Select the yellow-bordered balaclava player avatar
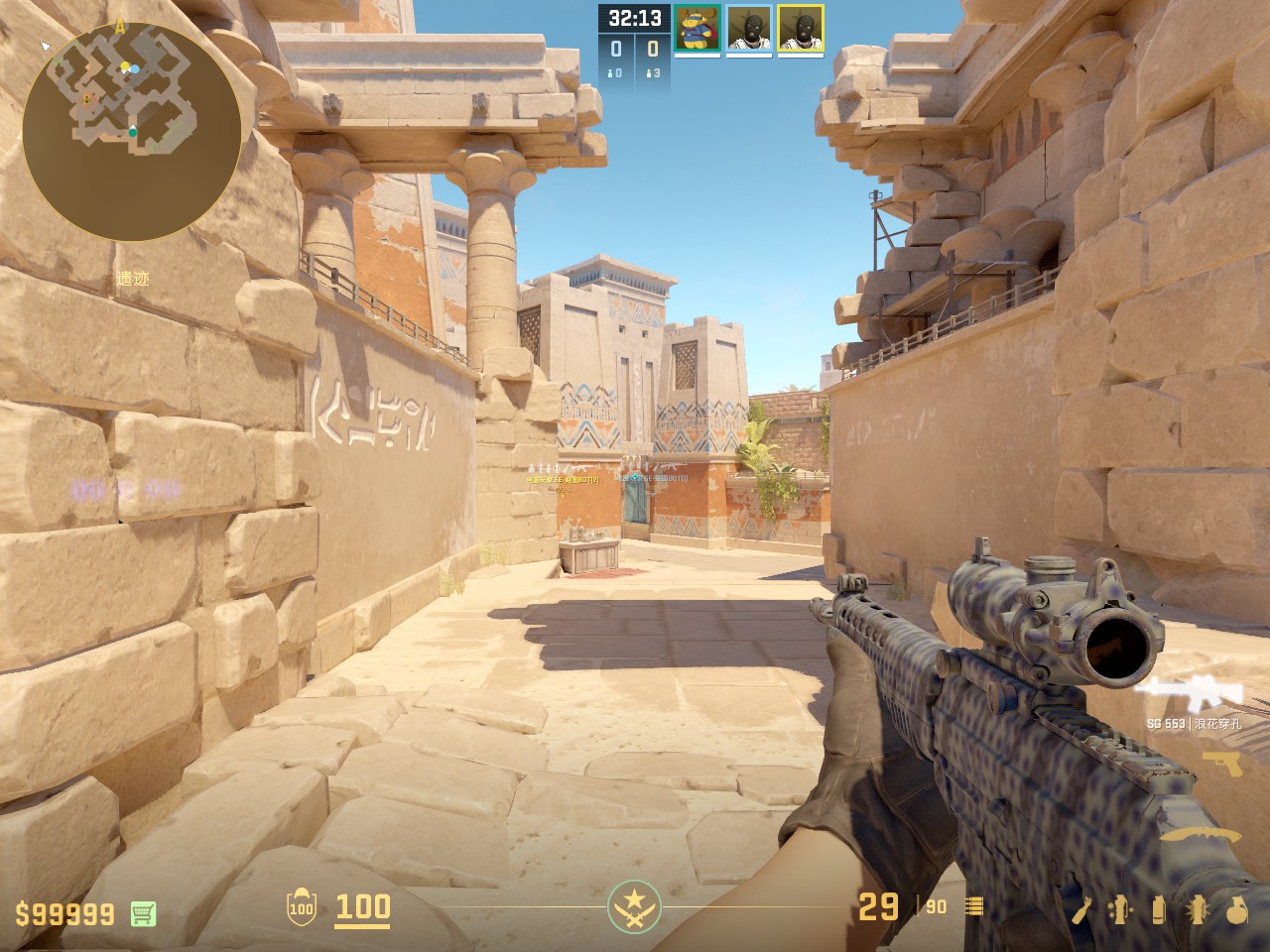 pos(801,28)
